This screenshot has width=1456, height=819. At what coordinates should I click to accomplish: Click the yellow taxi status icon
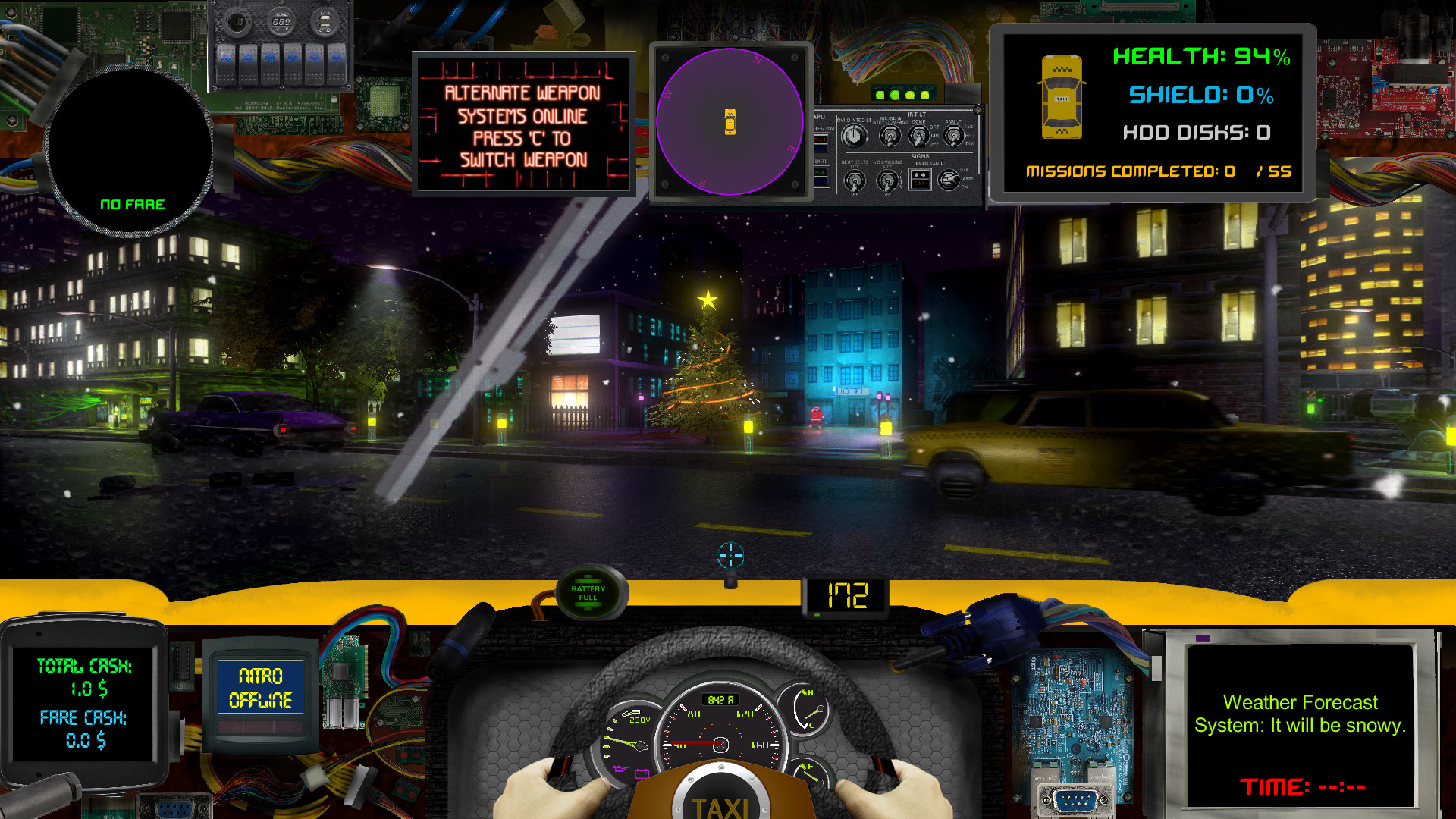pyautogui.click(x=1062, y=98)
